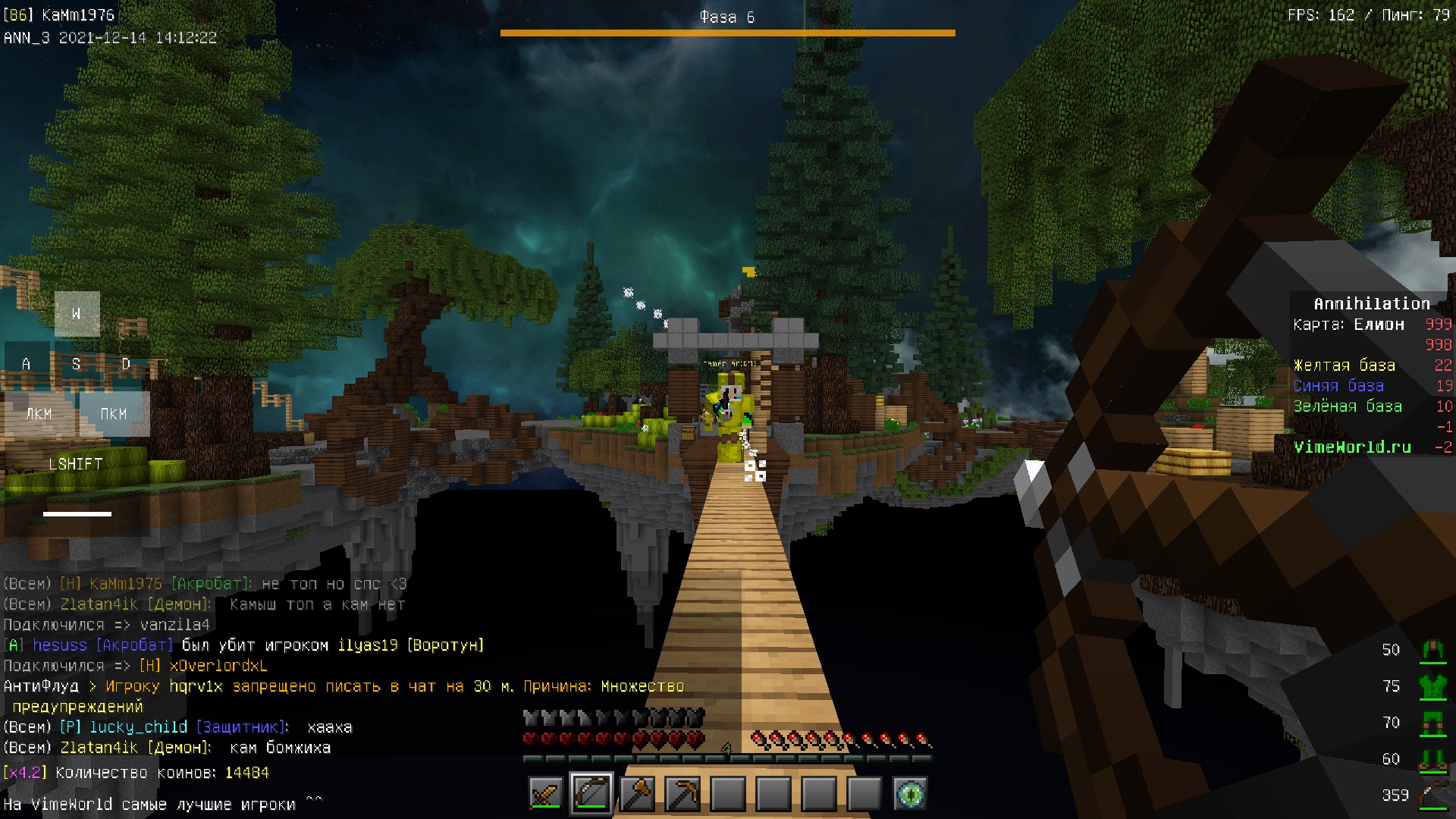Click the bow durability icon
Viewport: 1456px width, 819px height.
(x=1432, y=795)
